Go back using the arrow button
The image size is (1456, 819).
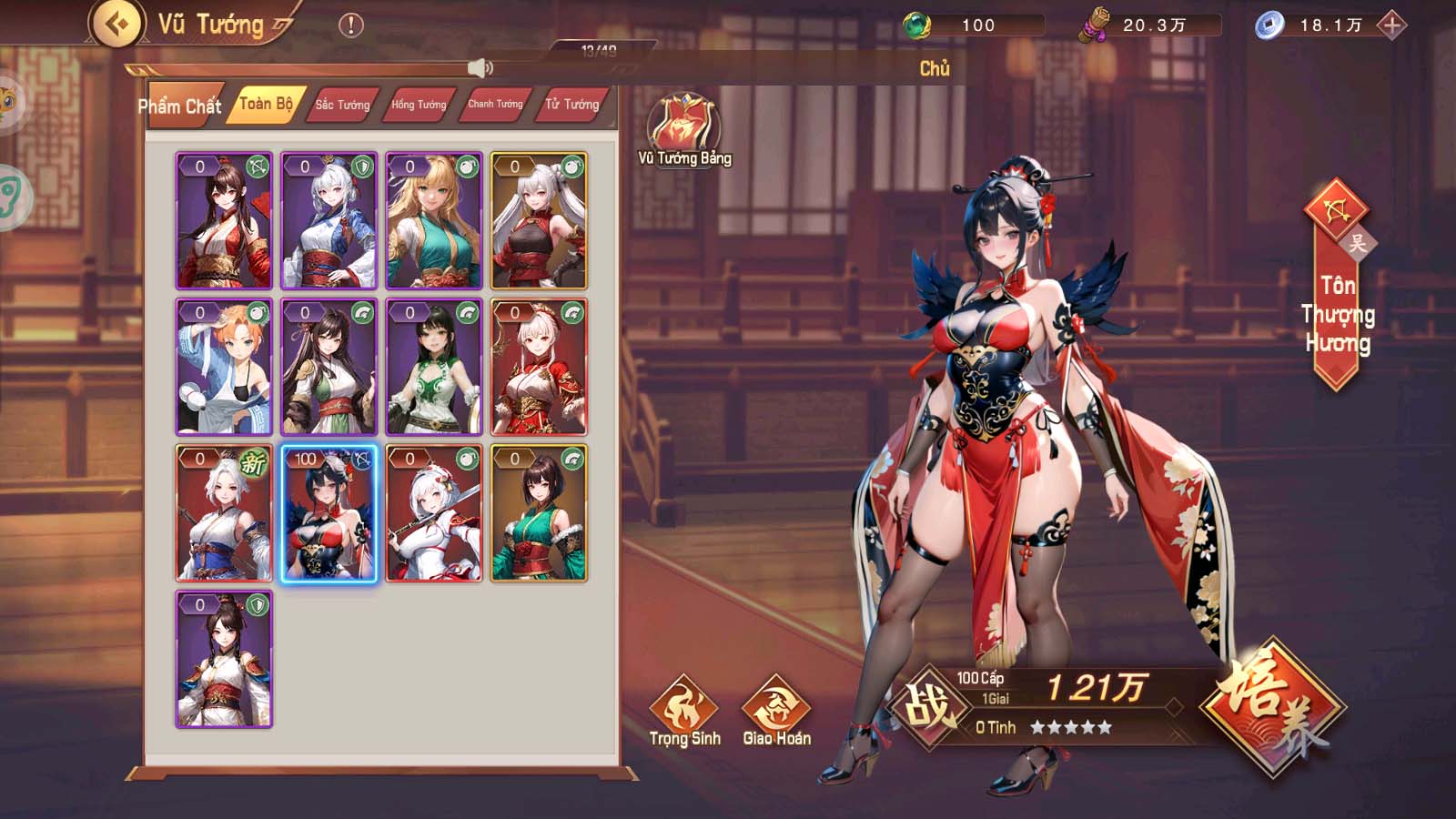[x=117, y=24]
